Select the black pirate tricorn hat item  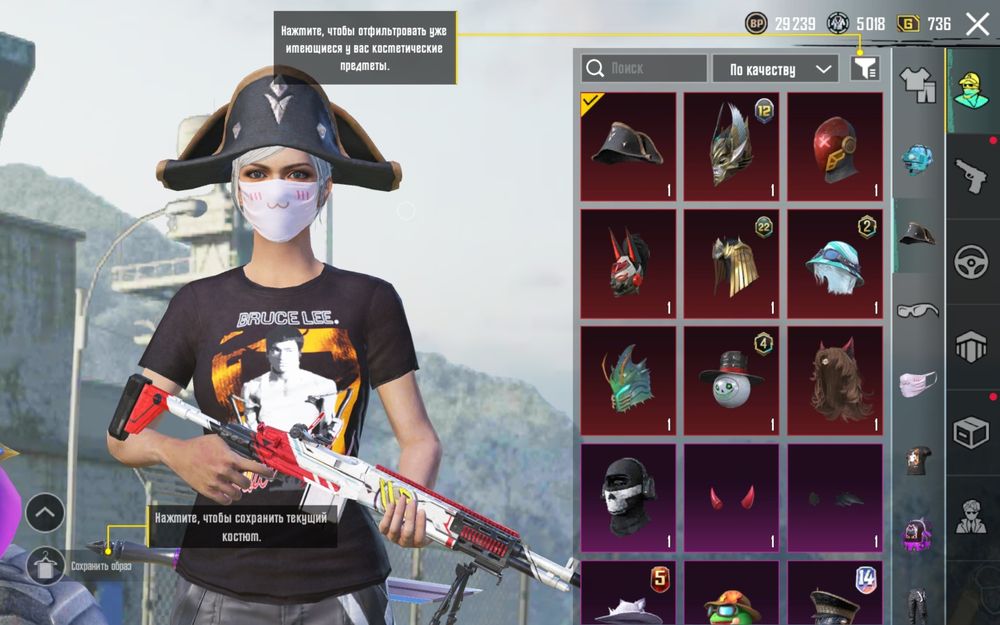pyautogui.click(x=628, y=147)
